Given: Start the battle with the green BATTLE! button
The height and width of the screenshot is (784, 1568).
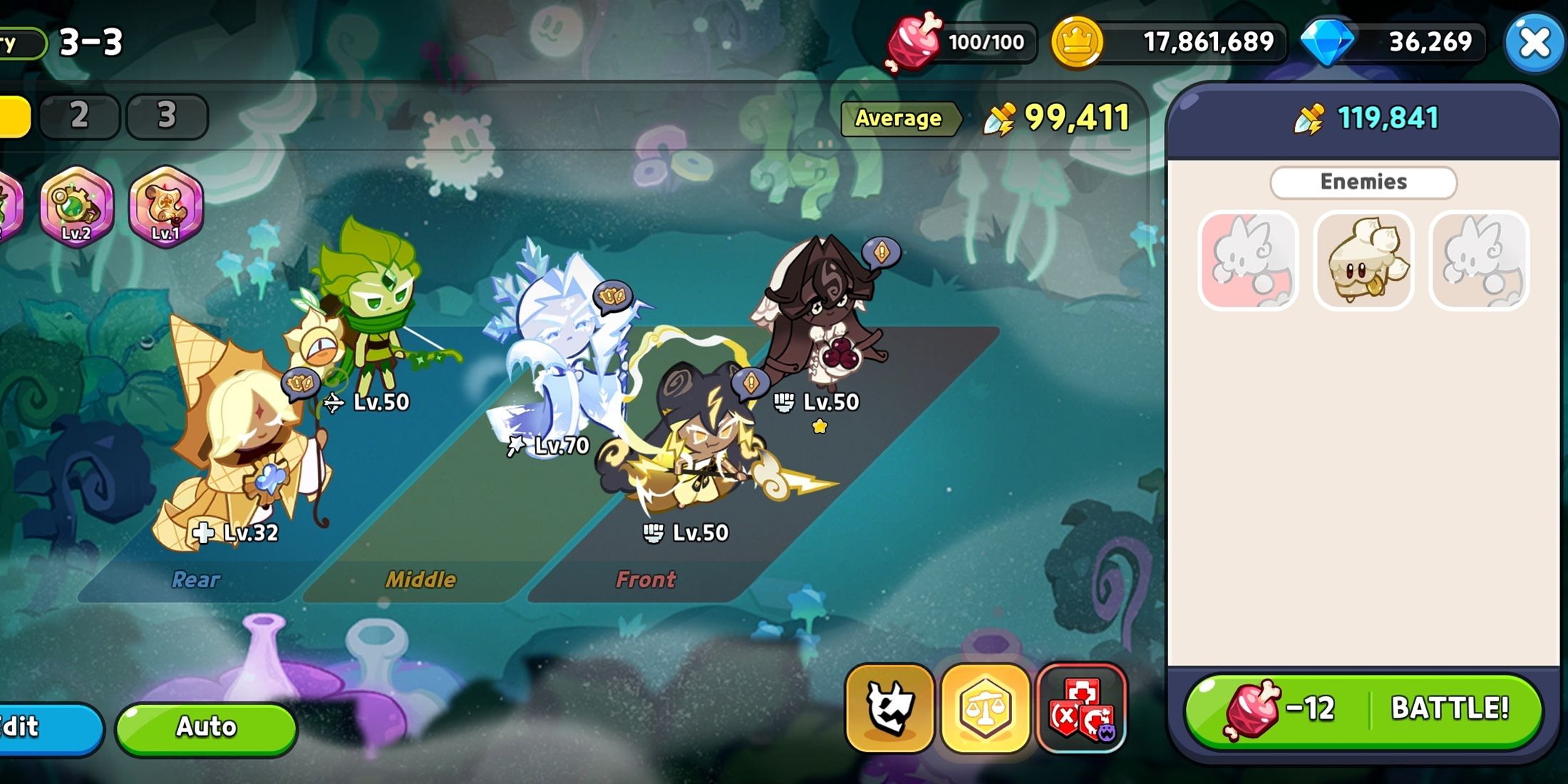Looking at the screenshot, I should tap(1363, 709).
